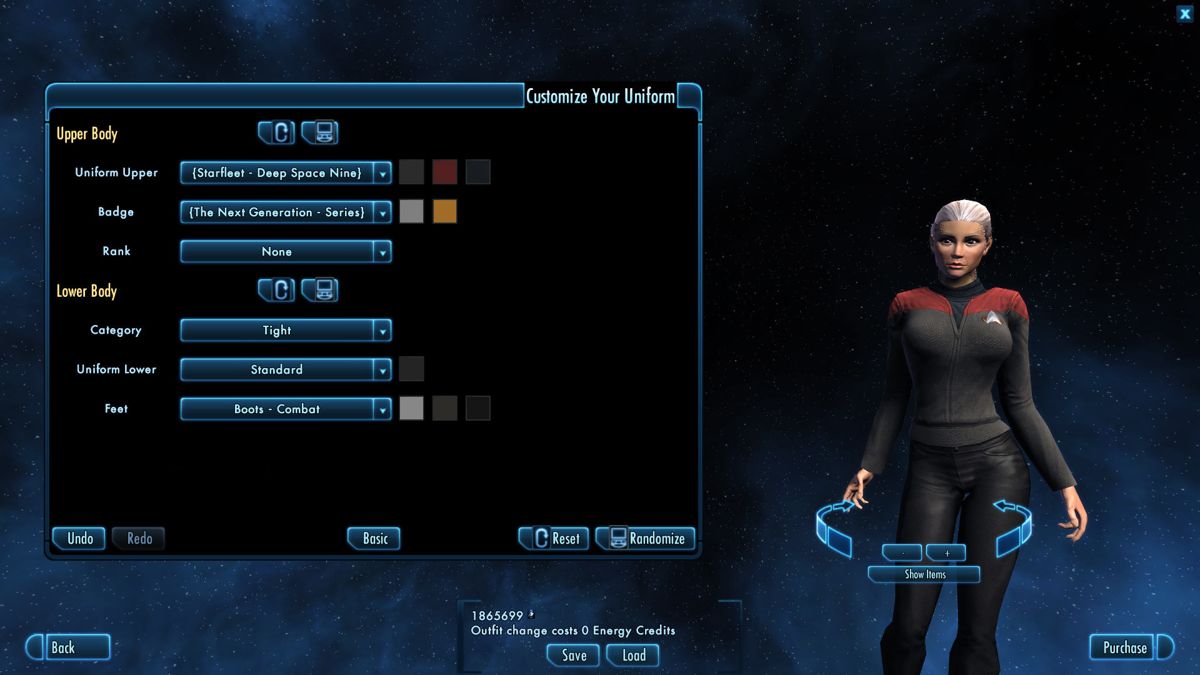
Task: Switch to Basic customization mode
Action: 375,538
